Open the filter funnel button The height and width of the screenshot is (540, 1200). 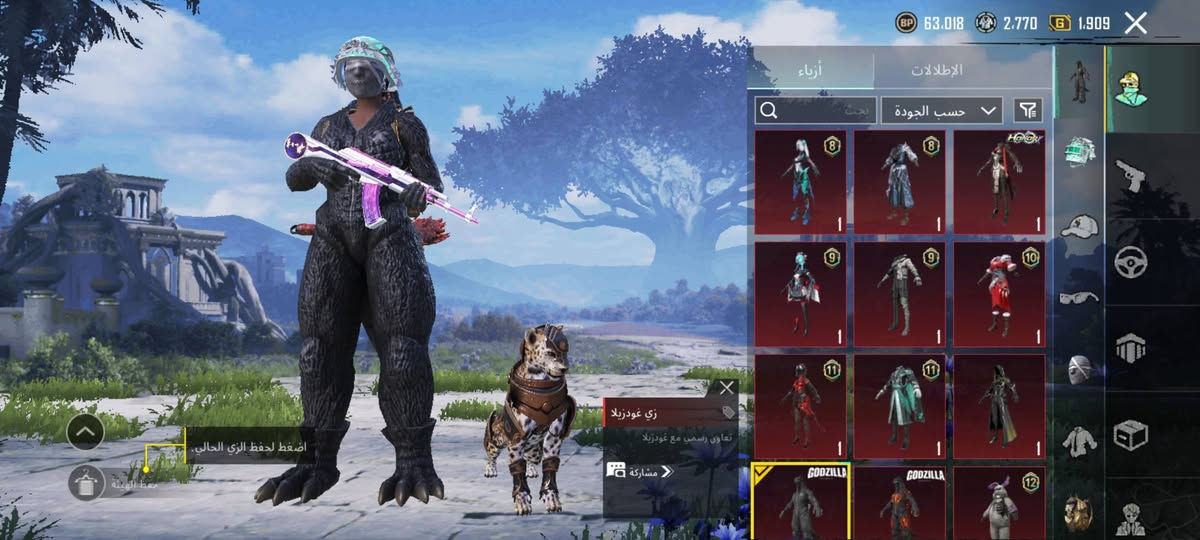(1027, 110)
